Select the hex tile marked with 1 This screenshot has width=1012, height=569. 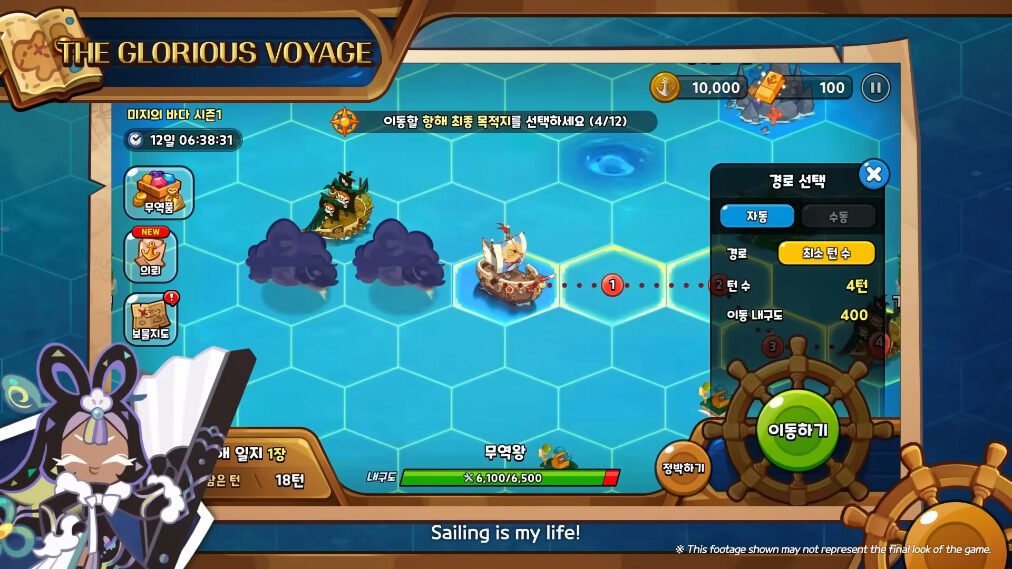tap(612, 285)
